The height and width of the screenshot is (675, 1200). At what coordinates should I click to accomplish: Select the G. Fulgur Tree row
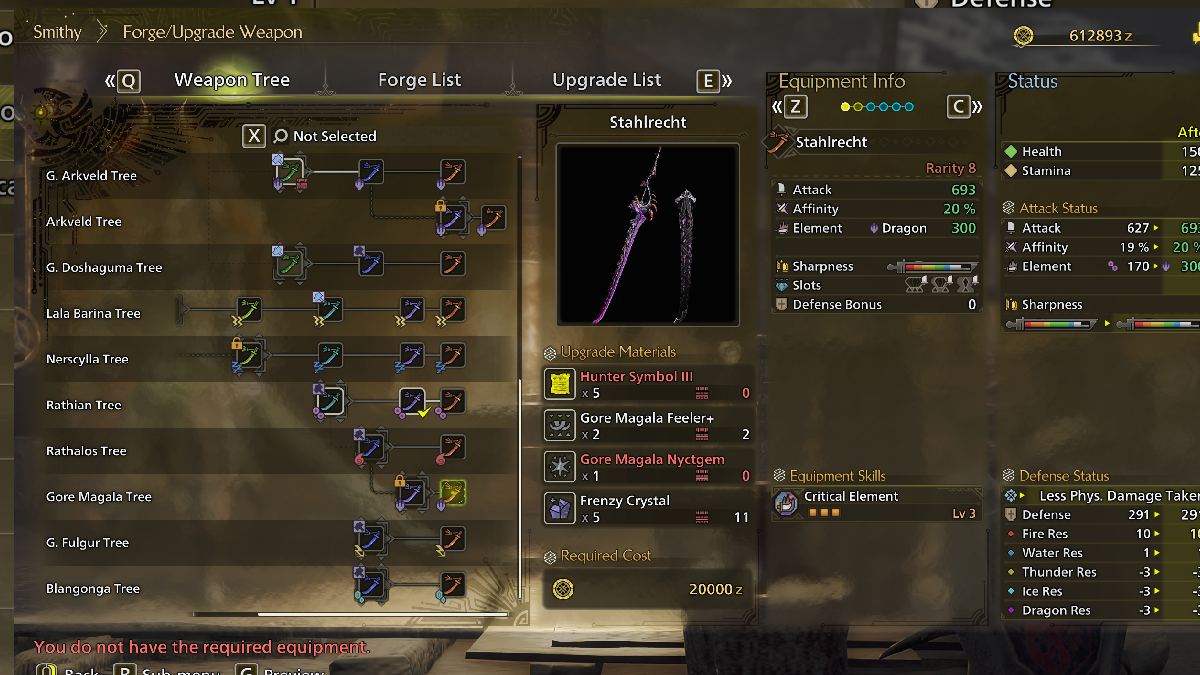click(88, 544)
